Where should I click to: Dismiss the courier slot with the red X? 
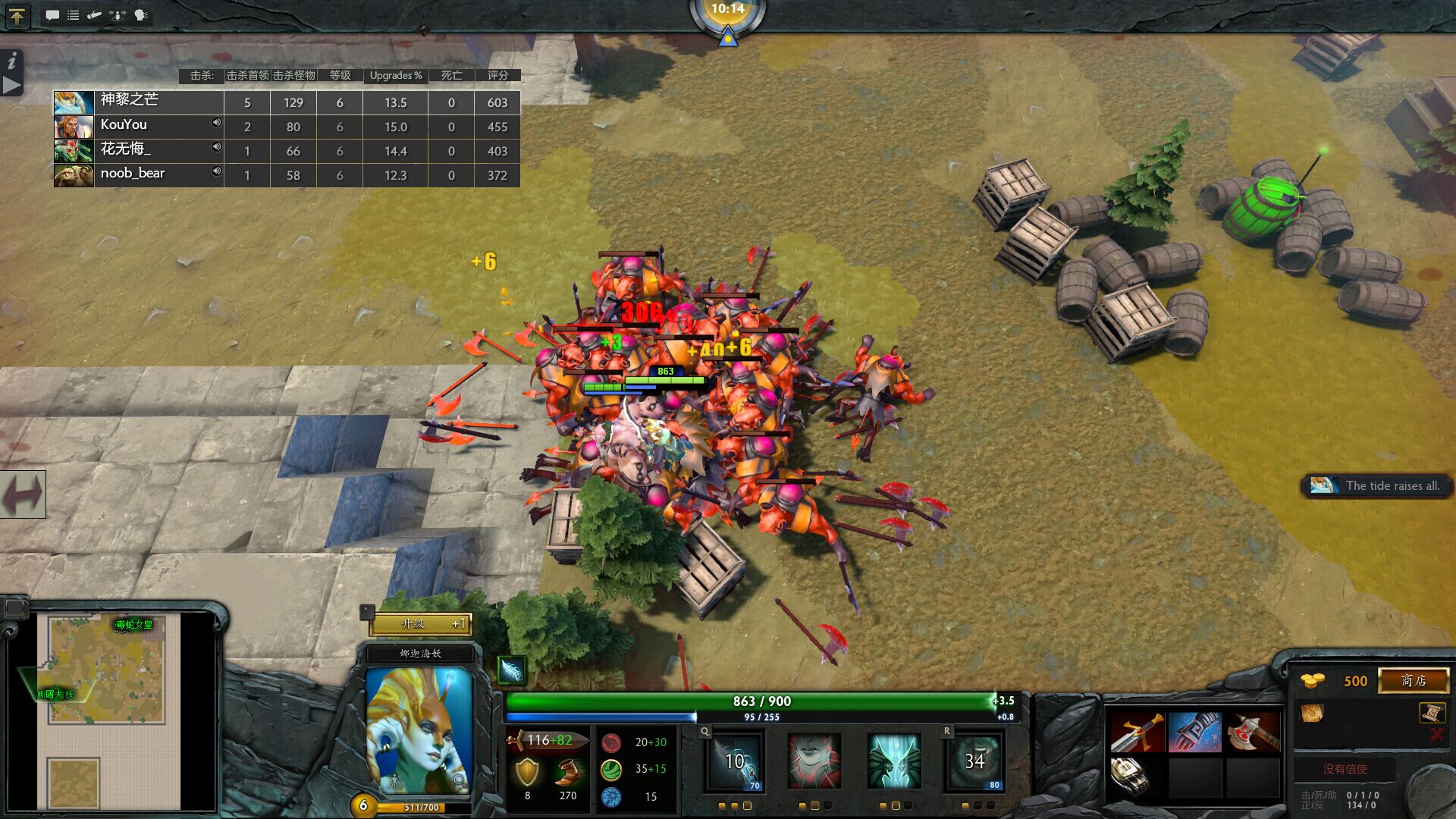(x=1436, y=733)
